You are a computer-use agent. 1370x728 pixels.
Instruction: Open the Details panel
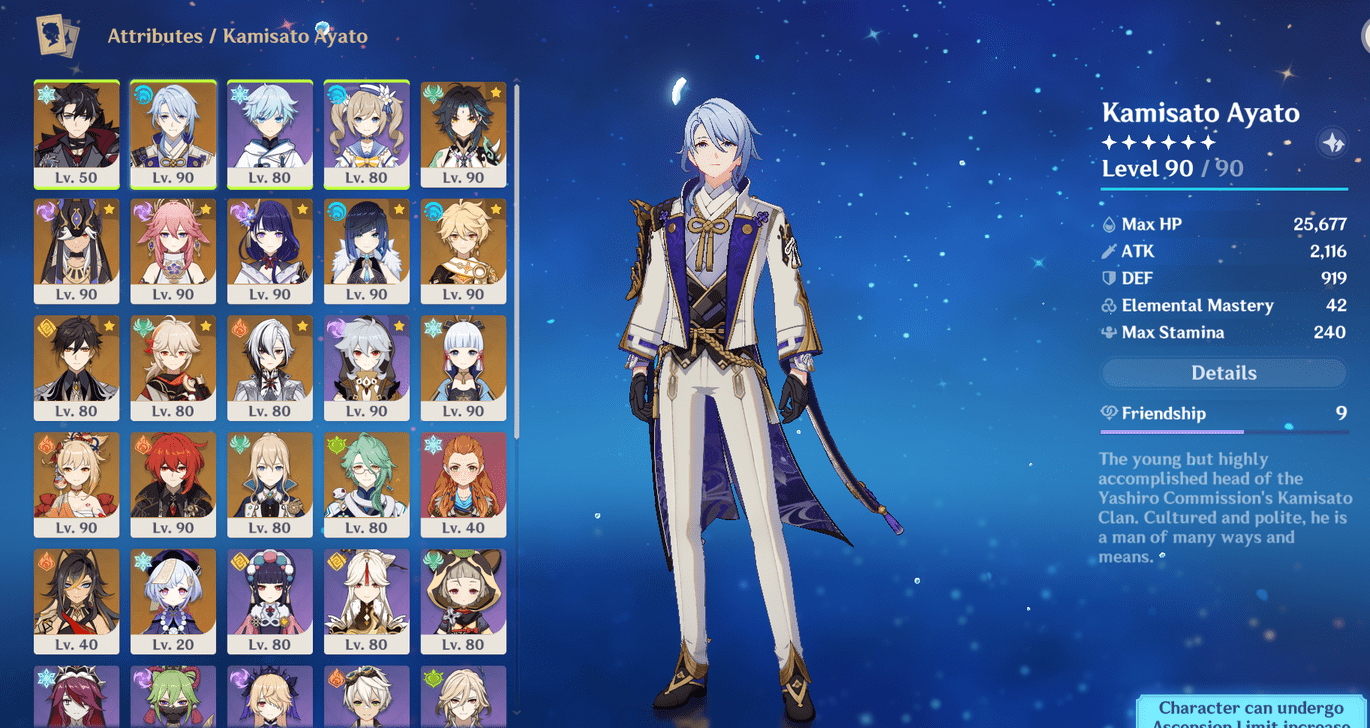1222,372
